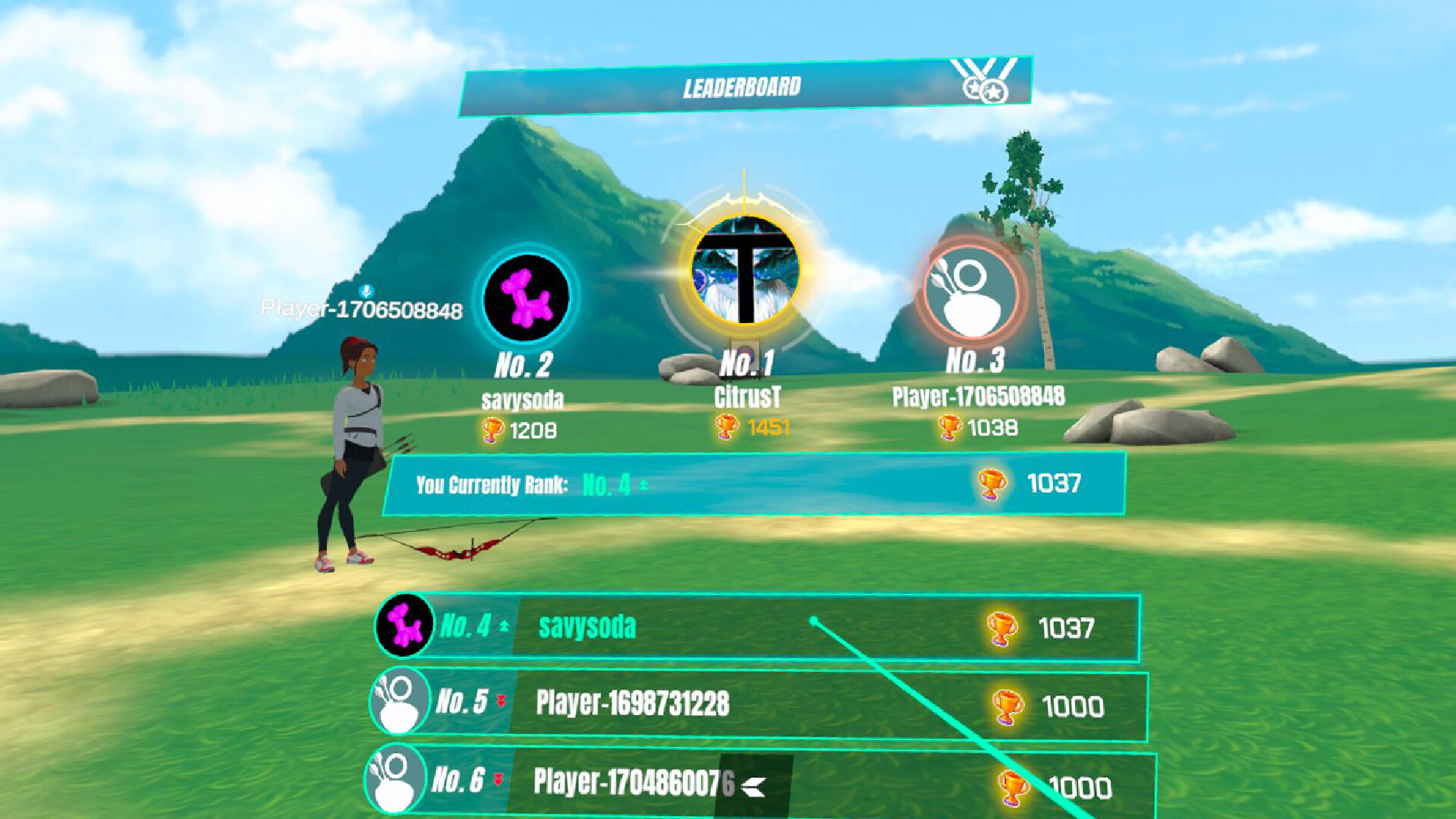This screenshot has width=1456, height=819.
Task: Toggle the red rank-down arrow on No. 5 row
Action: click(502, 703)
